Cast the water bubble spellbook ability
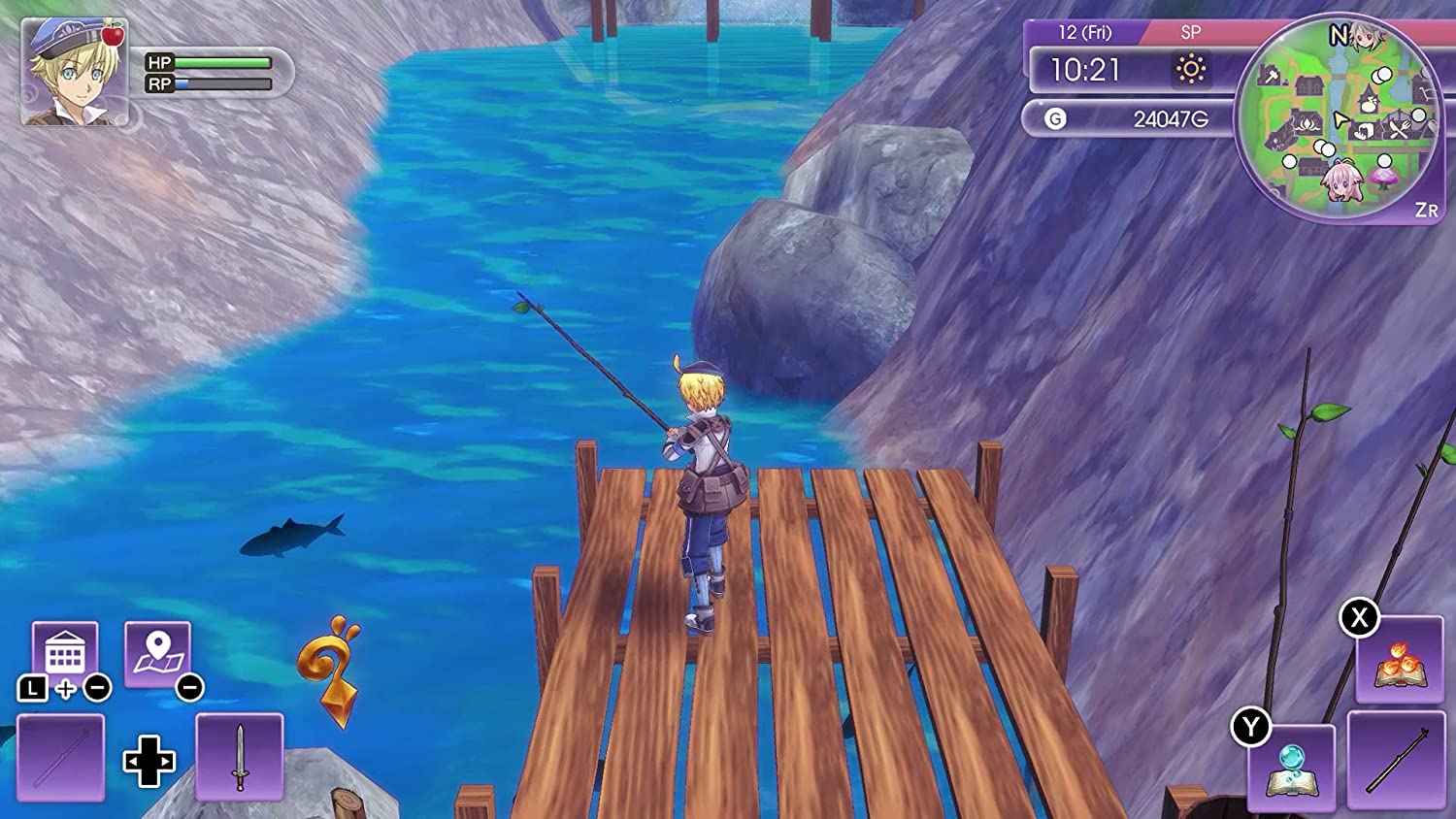Viewport: 1456px width, 819px height. [x=1292, y=767]
